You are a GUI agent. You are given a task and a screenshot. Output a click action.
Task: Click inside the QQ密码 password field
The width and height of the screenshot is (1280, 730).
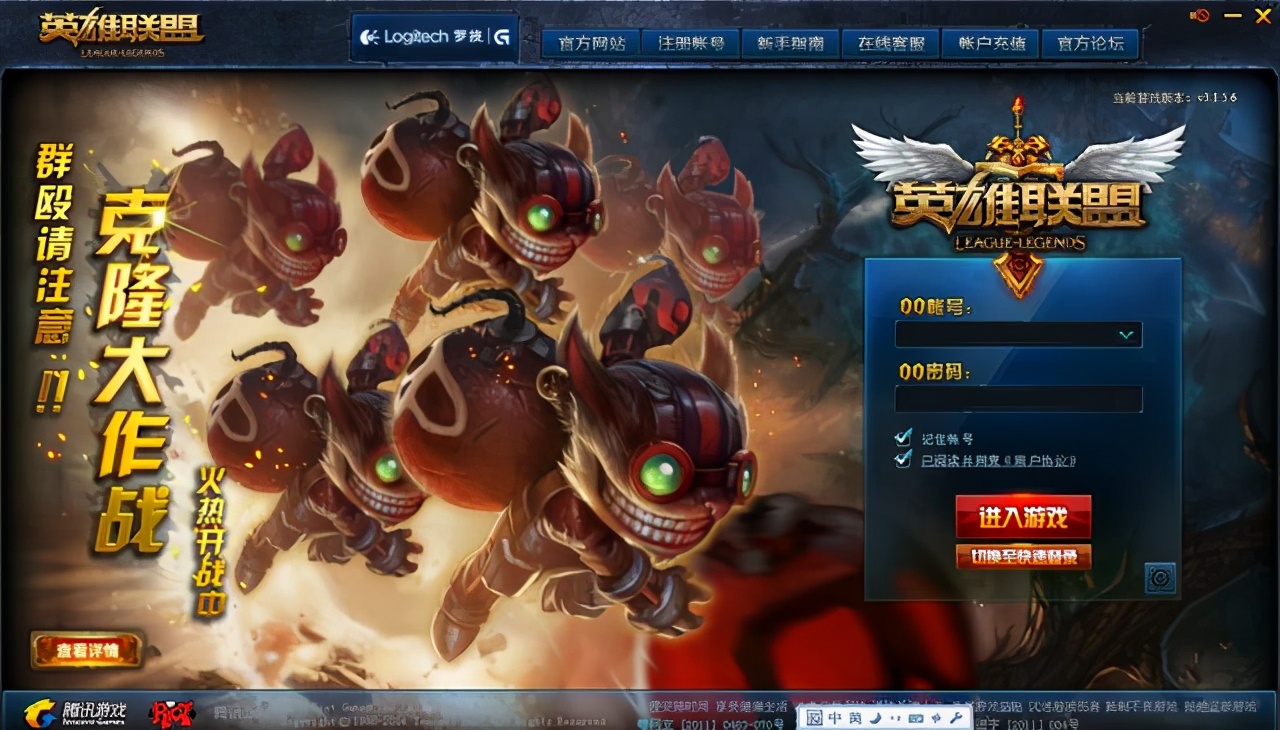pyautogui.click(x=1018, y=399)
